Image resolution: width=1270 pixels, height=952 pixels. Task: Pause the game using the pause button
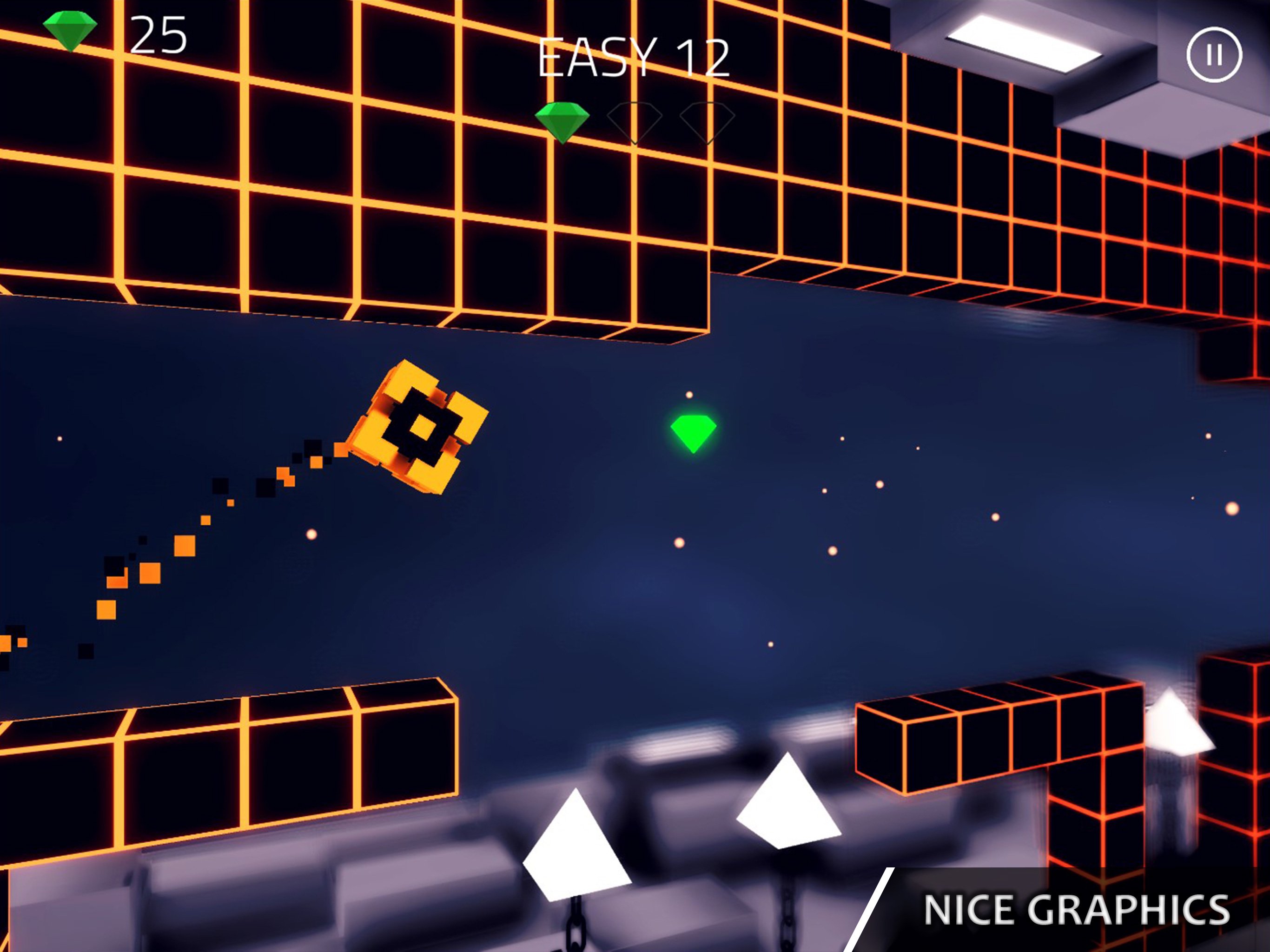[1216, 54]
